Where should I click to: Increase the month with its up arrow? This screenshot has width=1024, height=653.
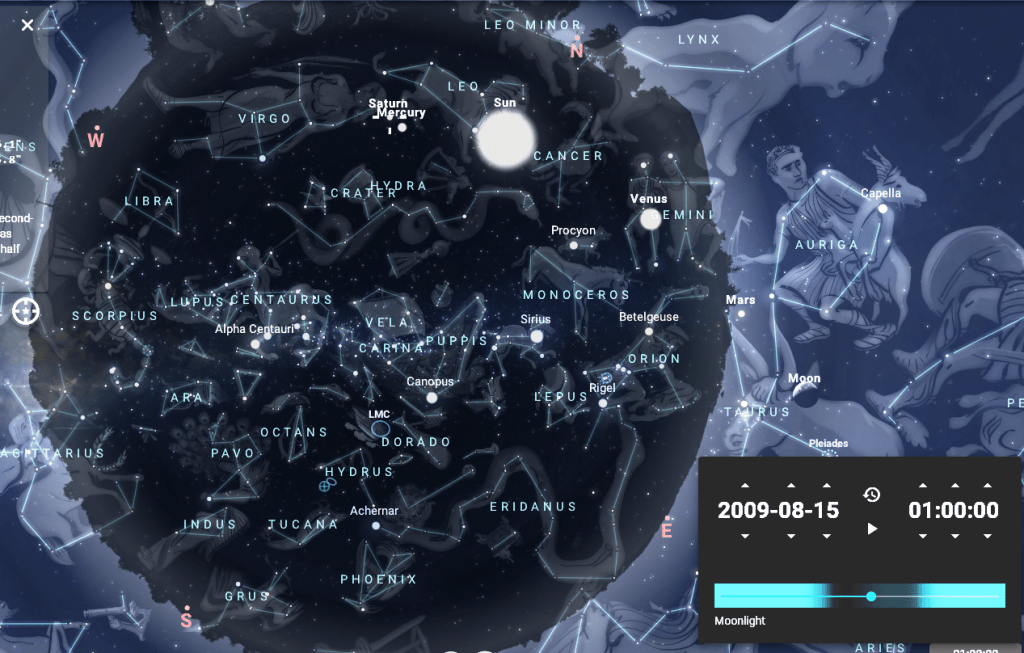point(791,486)
